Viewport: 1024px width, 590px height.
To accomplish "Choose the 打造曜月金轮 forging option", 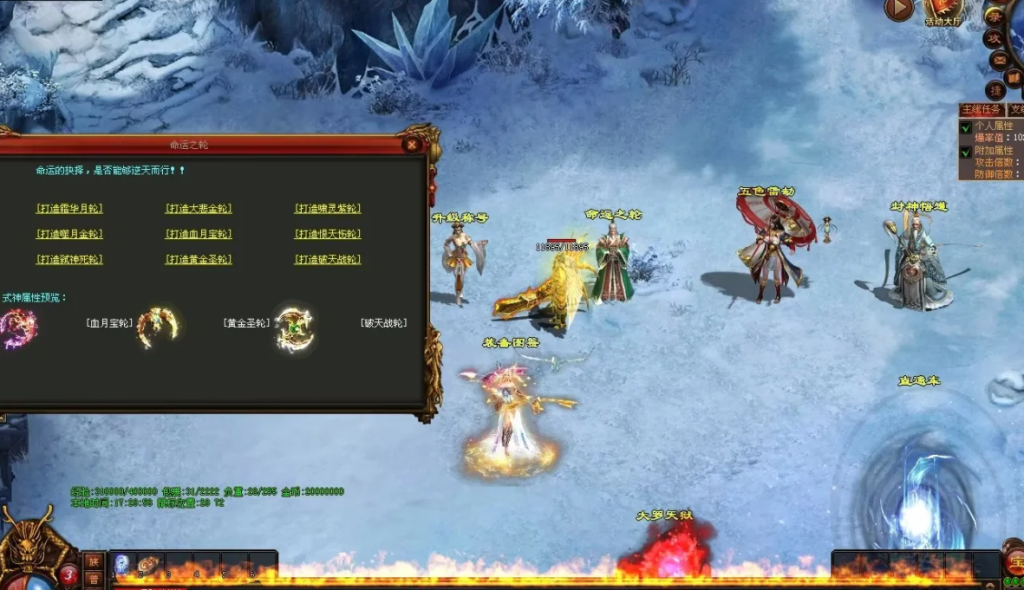I will 69,234.
